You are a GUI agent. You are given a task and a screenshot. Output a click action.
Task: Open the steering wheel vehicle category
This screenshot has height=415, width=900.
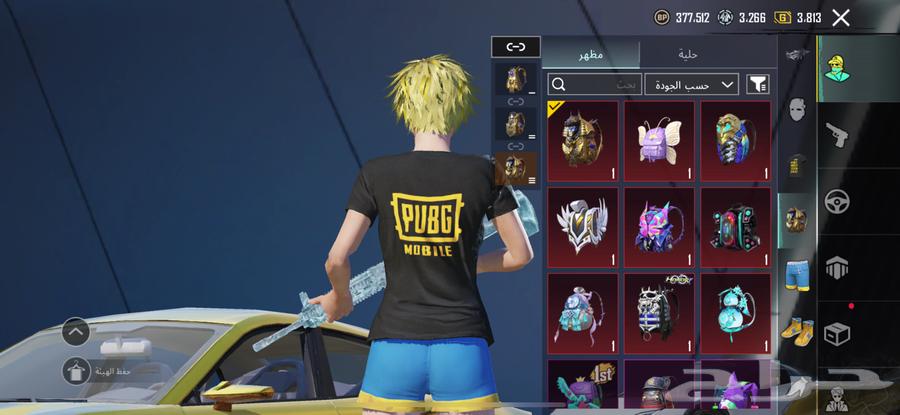click(837, 201)
